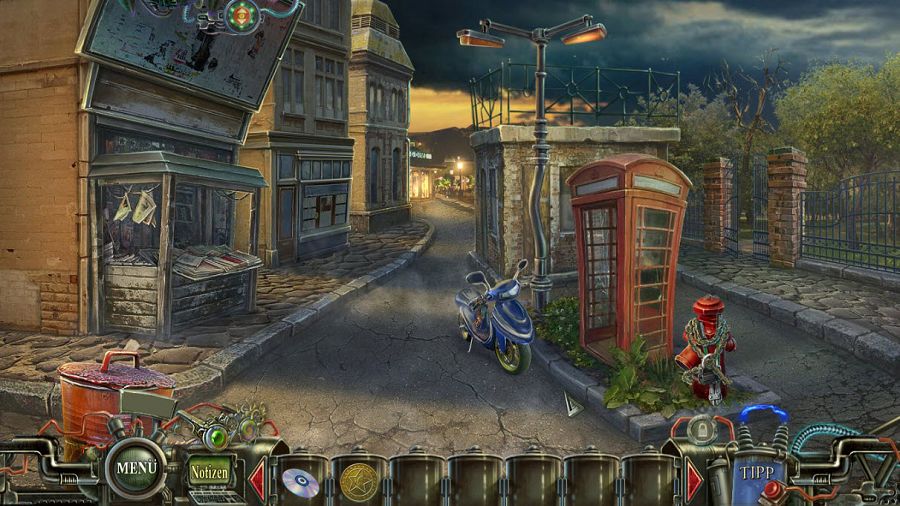
Task: Open the MENÜ button
Action: (137, 467)
